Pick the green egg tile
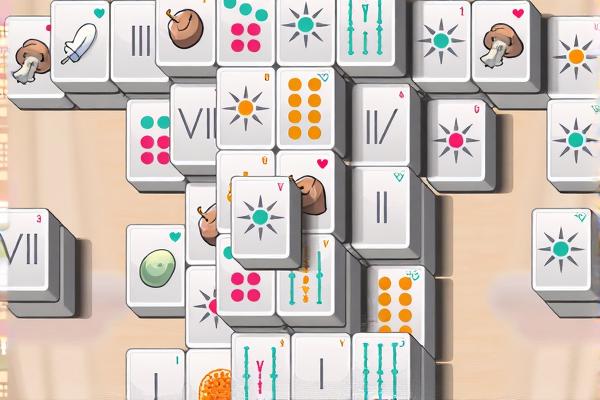This screenshot has height=400, width=600. click(157, 268)
